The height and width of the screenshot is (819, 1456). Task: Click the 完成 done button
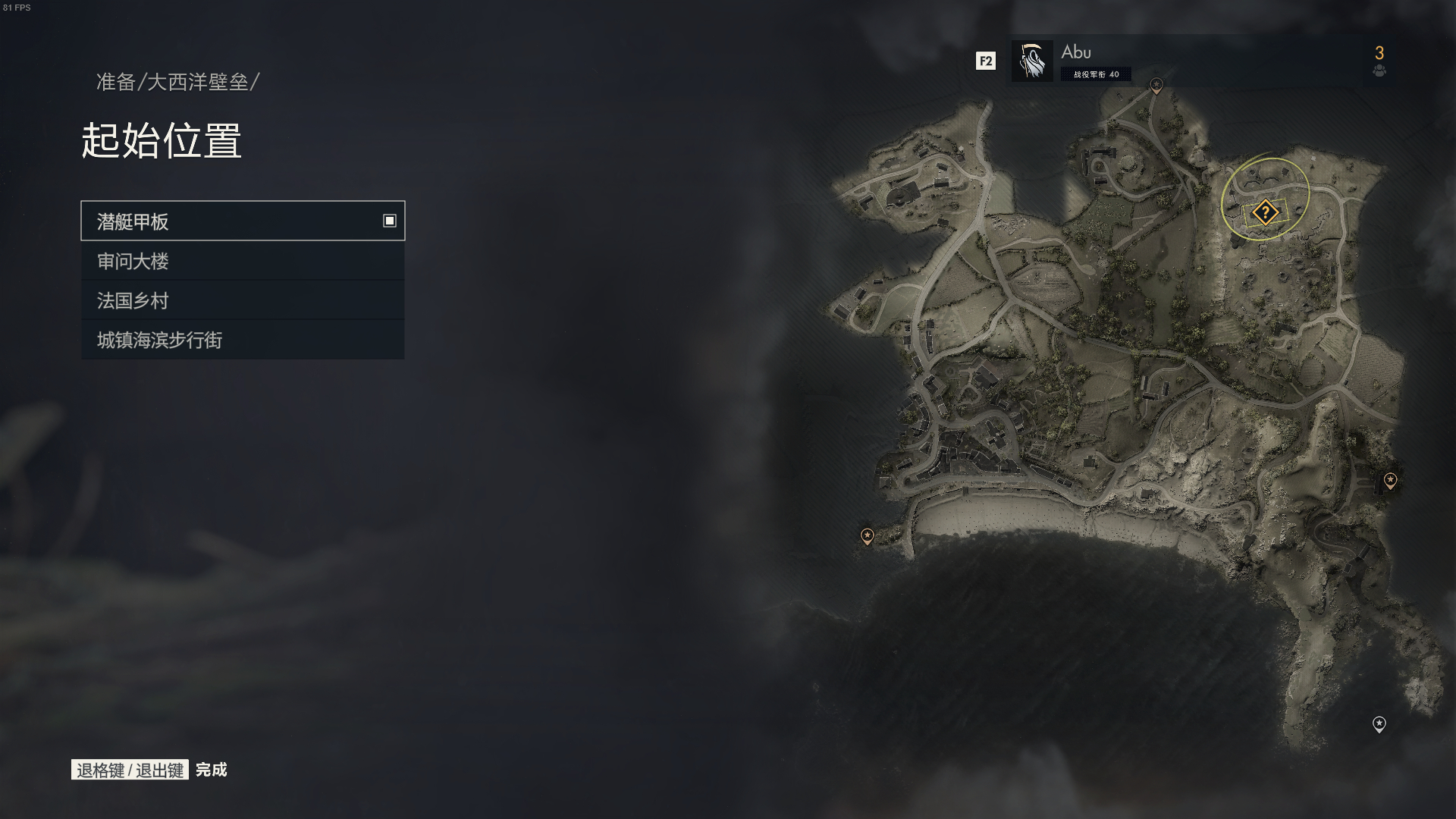[211, 770]
